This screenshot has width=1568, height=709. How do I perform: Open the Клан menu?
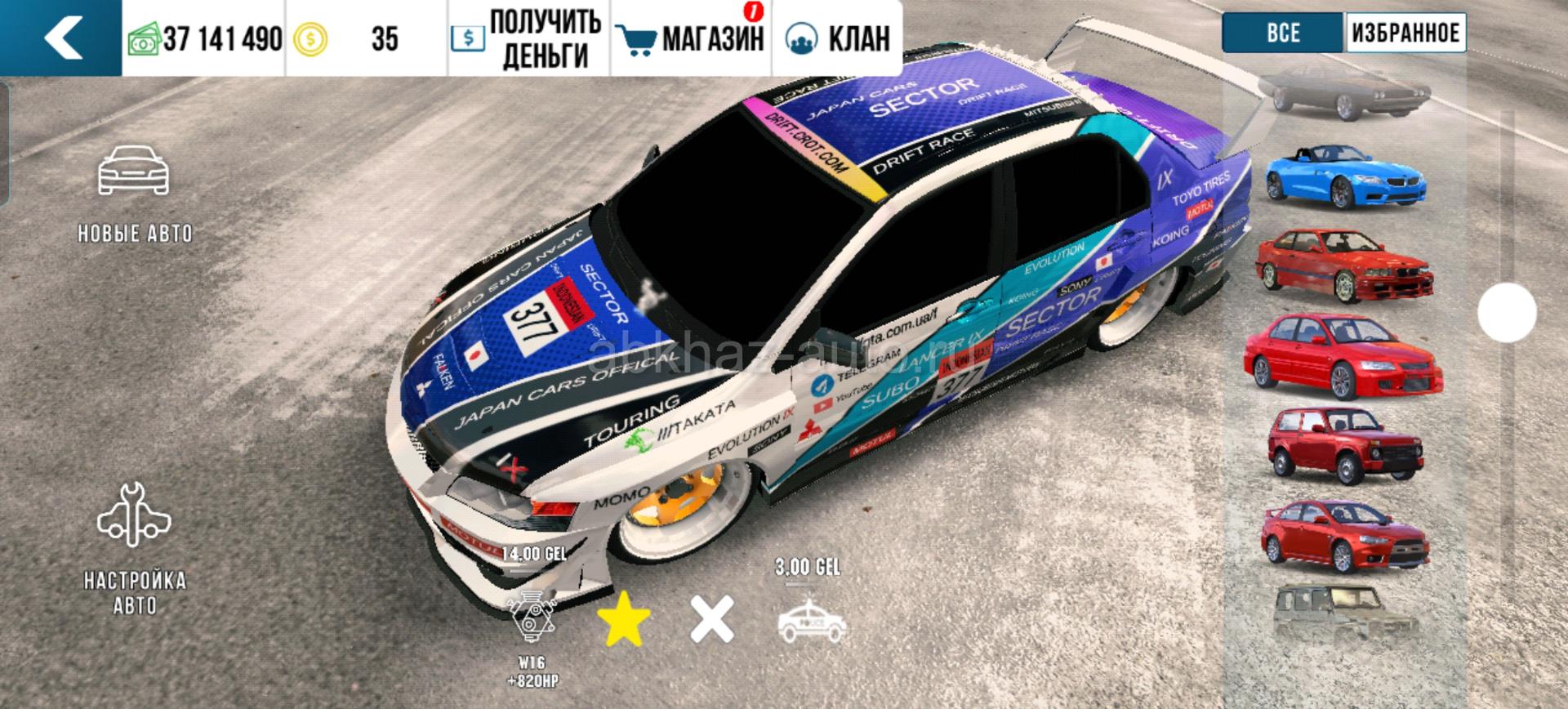point(838,38)
